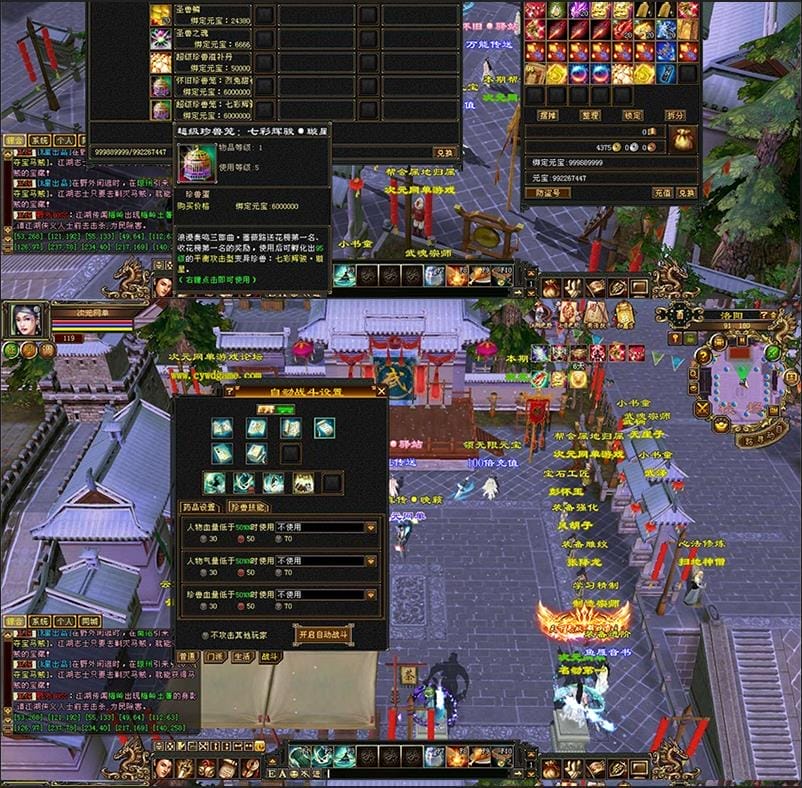Open the 珍兽血量 potion dropdown

coord(371,595)
